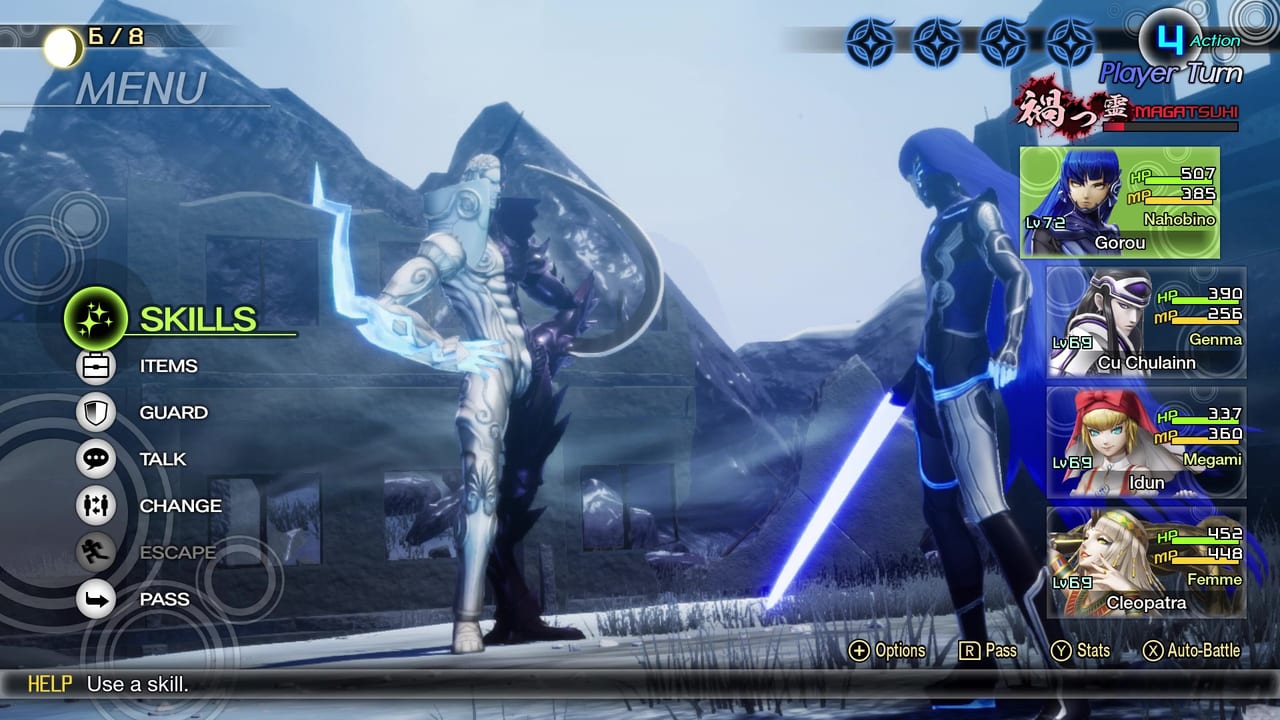Screen dimensions: 1280x720
Task: Toggle Auto-Battle with the X prompt
Action: tap(1155, 650)
